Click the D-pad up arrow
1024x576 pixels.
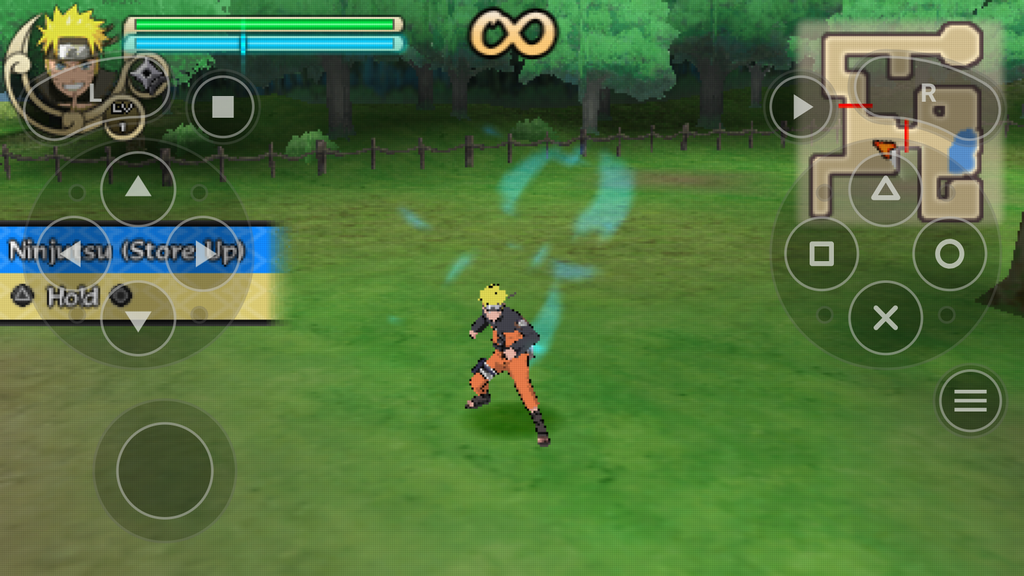coord(138,188)
